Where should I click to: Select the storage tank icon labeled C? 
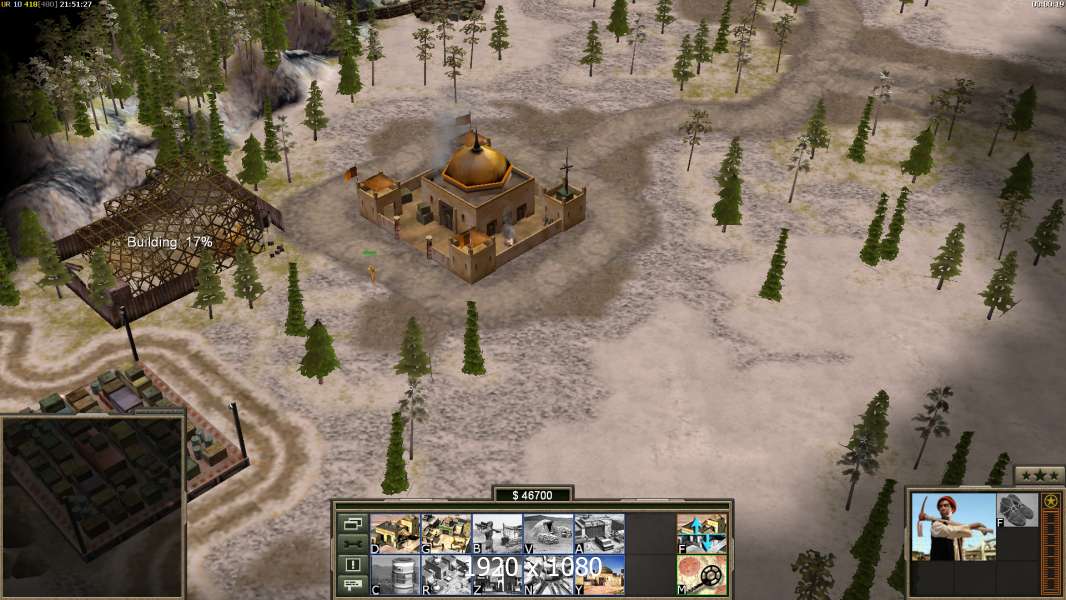pyautogui.click(x=395, y=575)
